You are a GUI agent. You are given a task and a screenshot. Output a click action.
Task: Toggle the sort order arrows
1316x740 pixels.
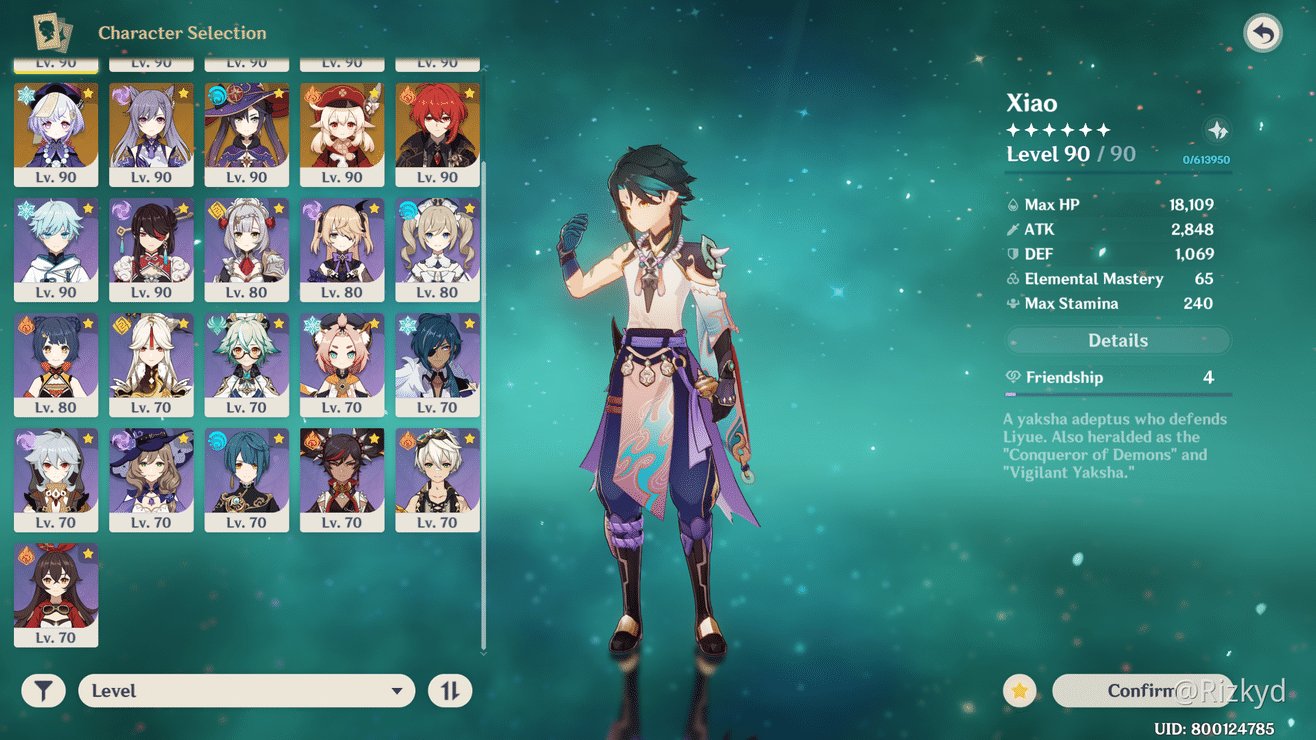point(450,690)
